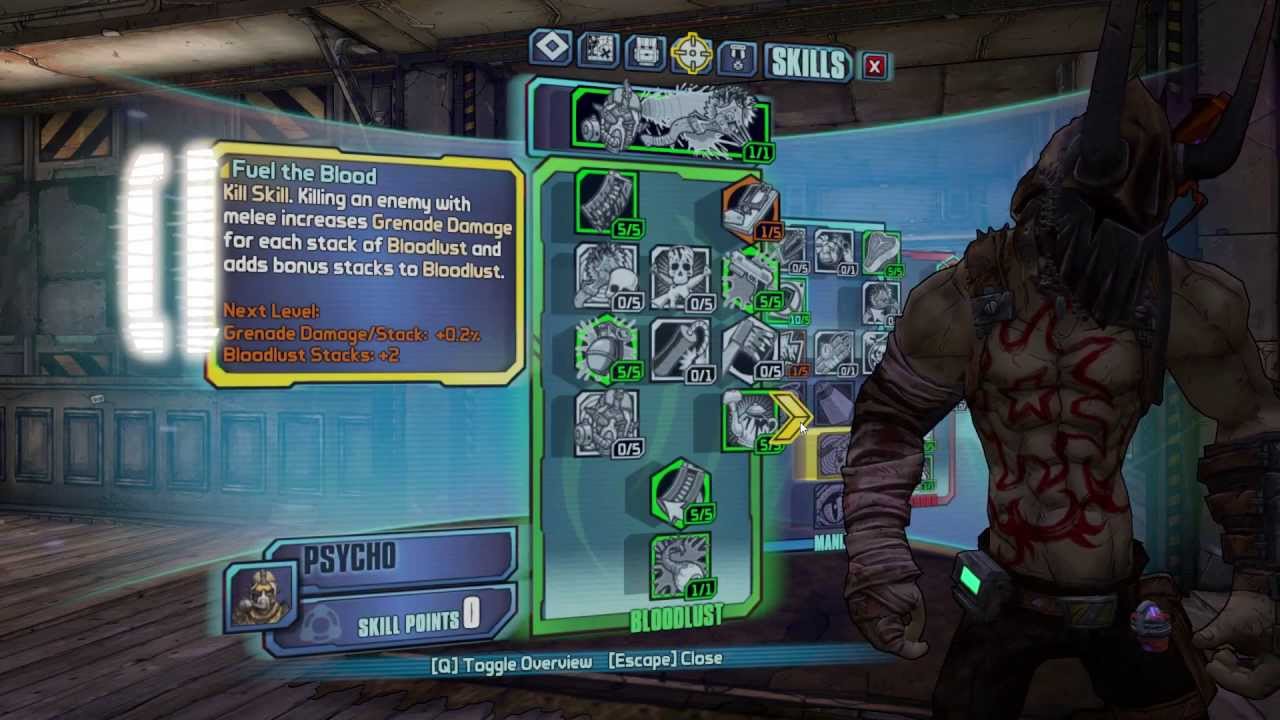This screenshot has height=720, width=1280.
Task: Open the map tab
Action: point(599,50)
